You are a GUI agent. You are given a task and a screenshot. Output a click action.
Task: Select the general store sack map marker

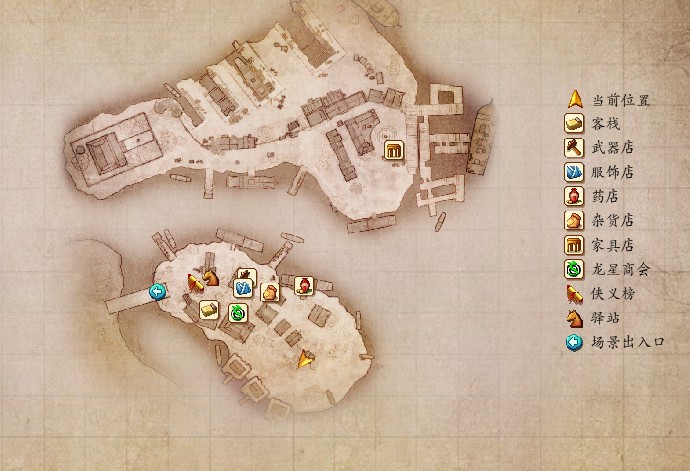click(x=269, y=292)
